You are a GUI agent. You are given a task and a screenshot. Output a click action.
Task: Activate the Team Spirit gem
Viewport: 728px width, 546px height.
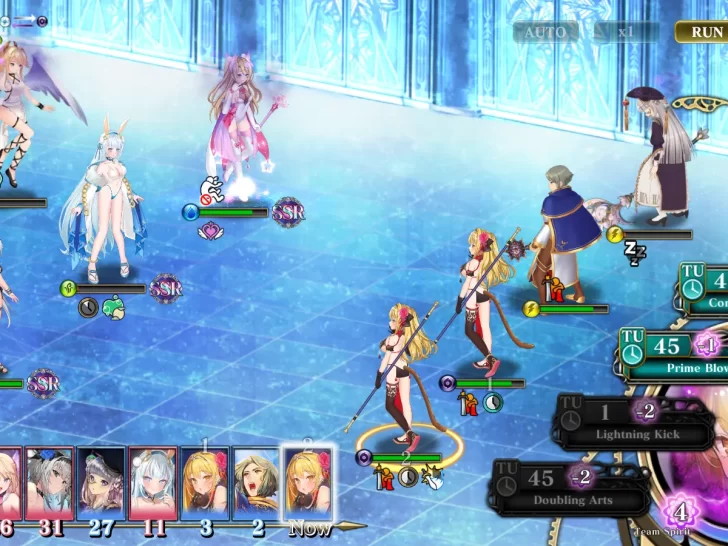(x=680, y=513)
